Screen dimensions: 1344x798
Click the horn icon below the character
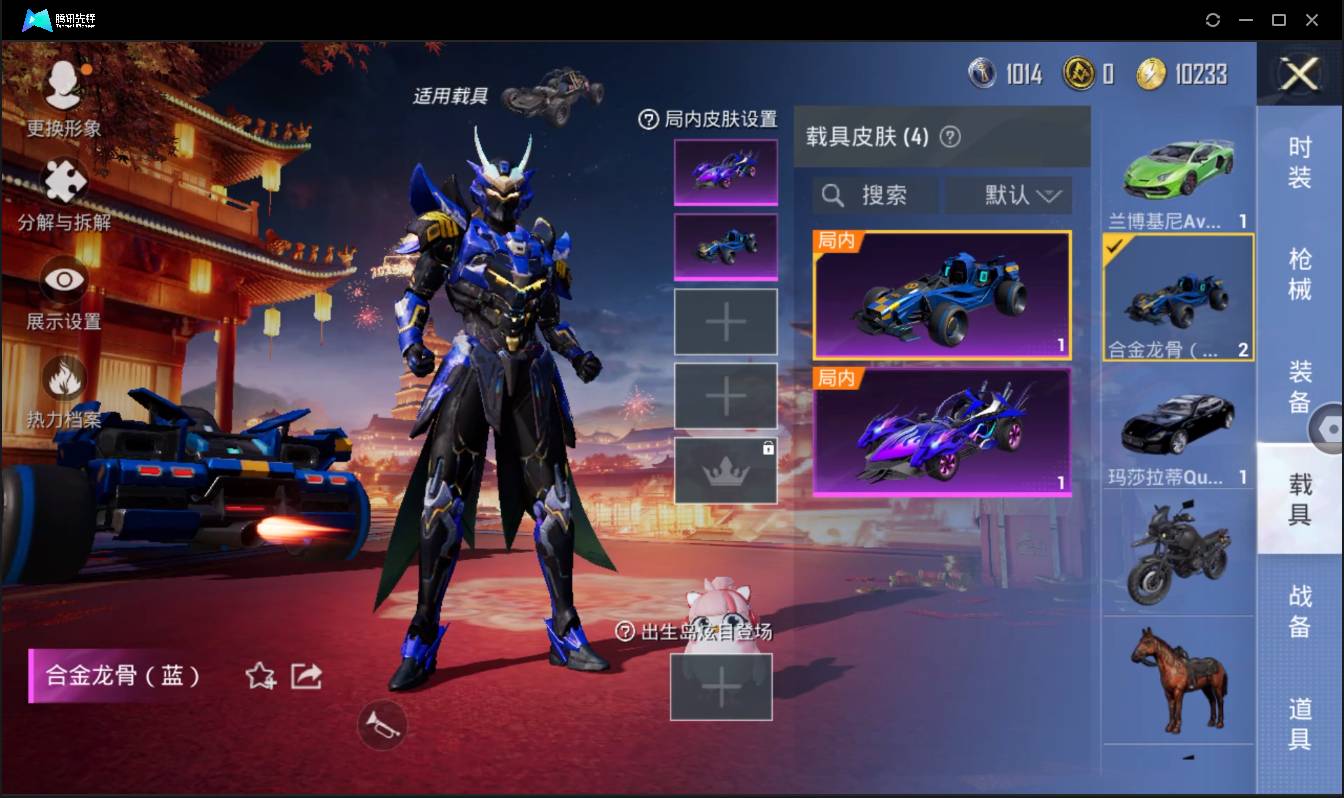381,726
